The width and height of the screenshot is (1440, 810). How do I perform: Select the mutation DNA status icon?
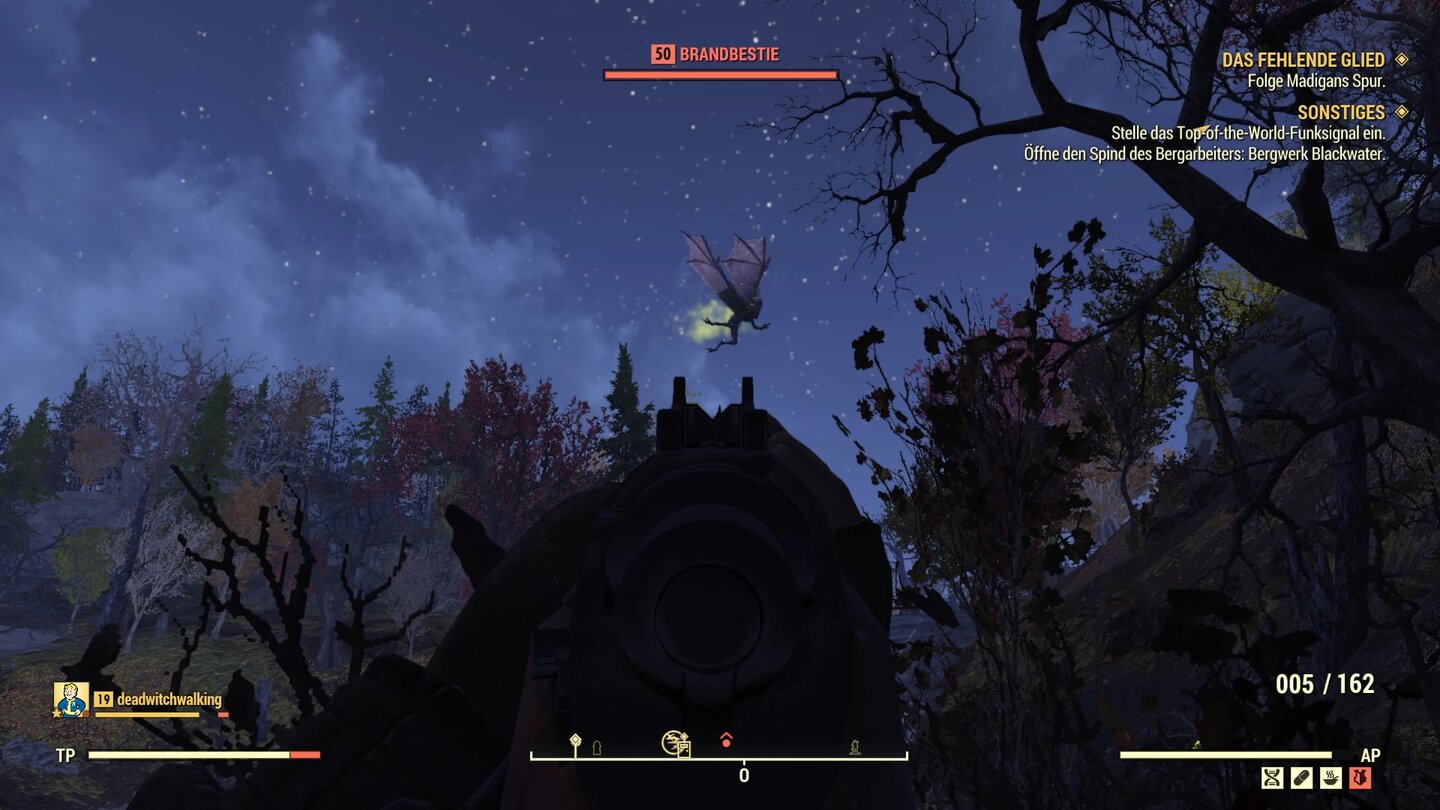point(1272,778)
